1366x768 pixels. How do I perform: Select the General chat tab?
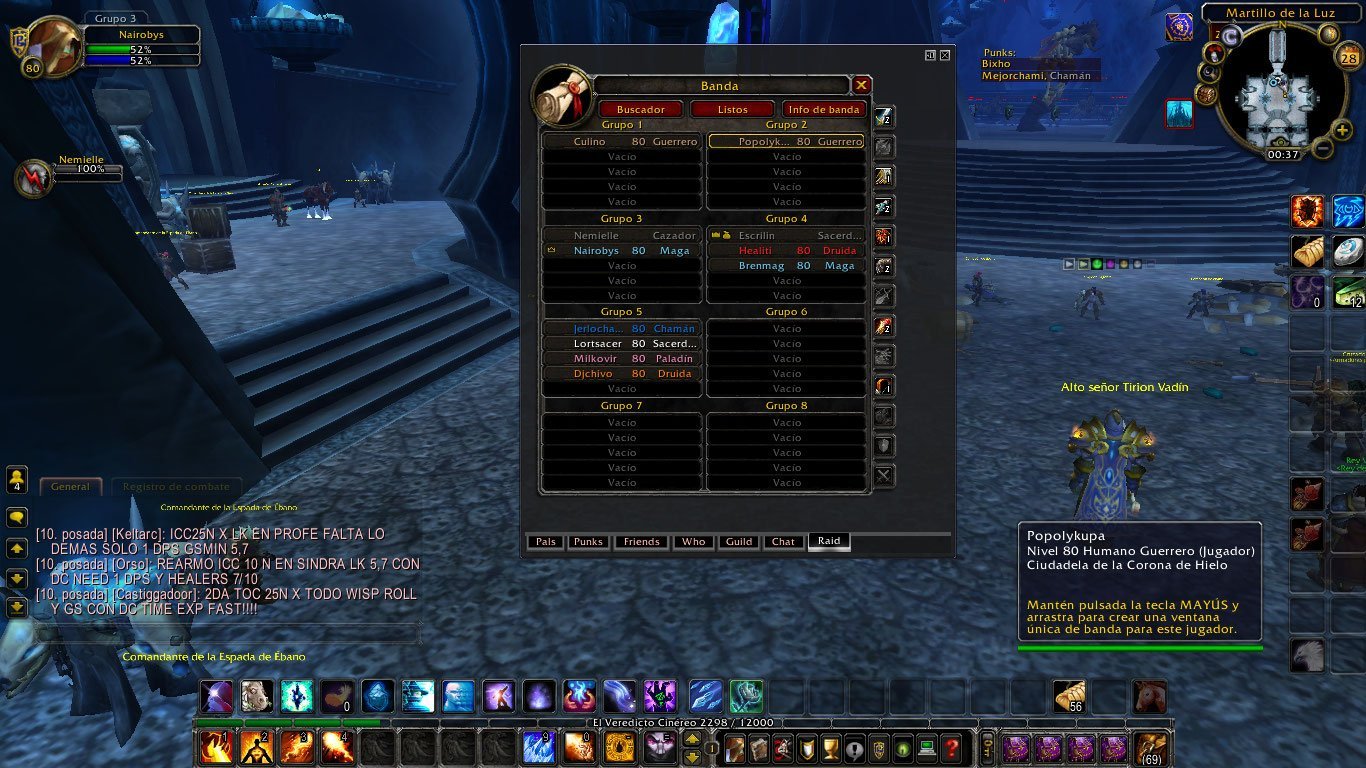click(x=70, y=487)
